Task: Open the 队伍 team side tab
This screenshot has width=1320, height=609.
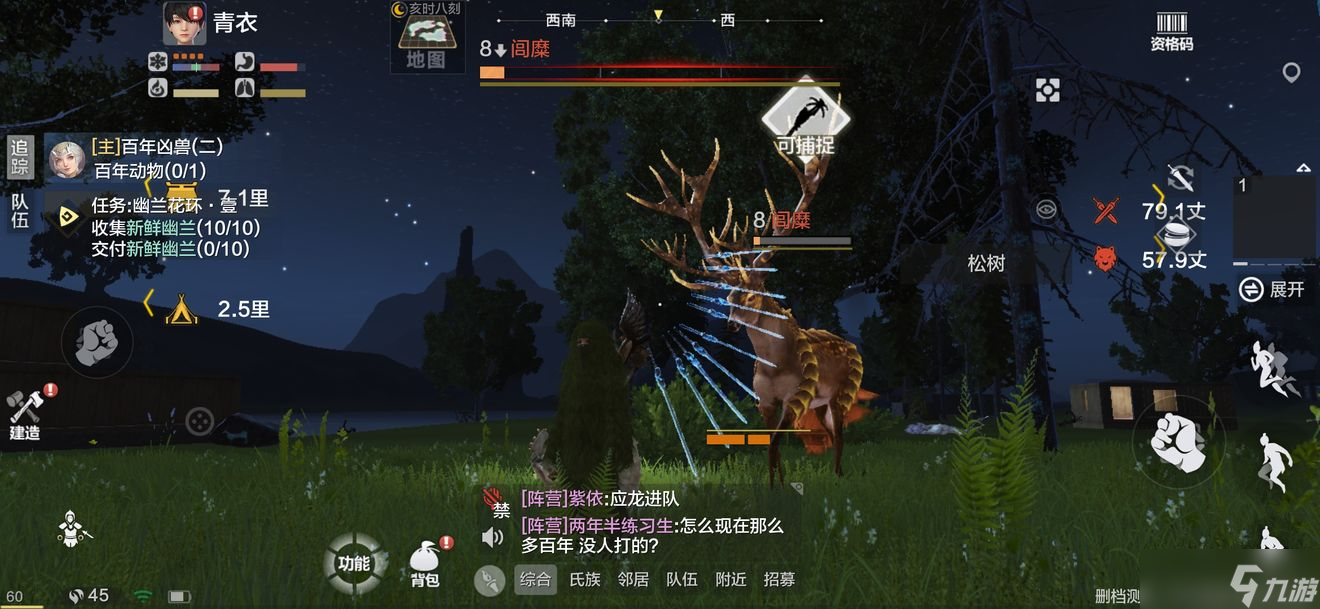Action: point(20,210)
